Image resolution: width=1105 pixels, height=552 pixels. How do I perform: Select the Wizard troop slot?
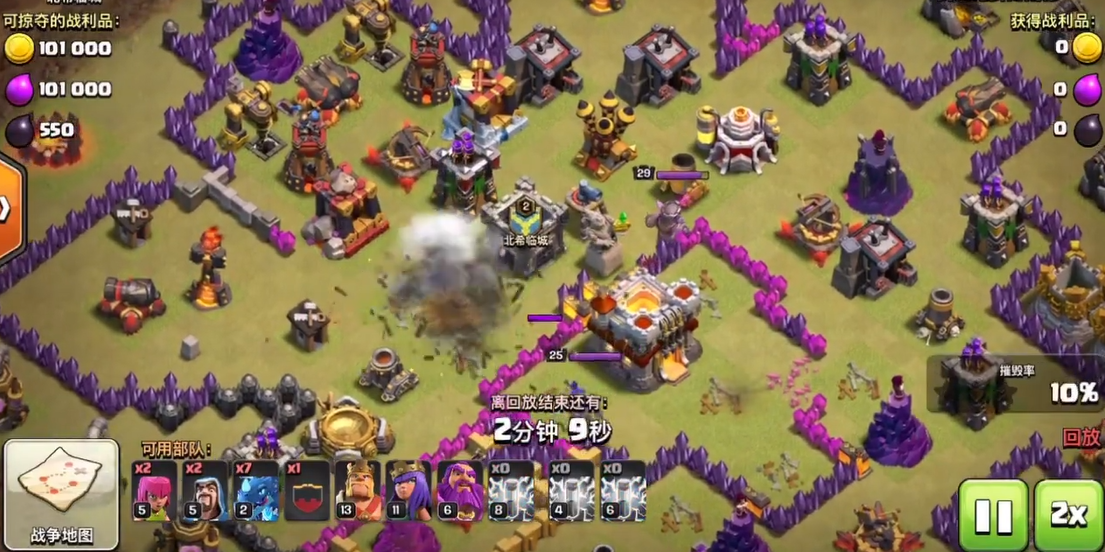(x=206, y=491)
